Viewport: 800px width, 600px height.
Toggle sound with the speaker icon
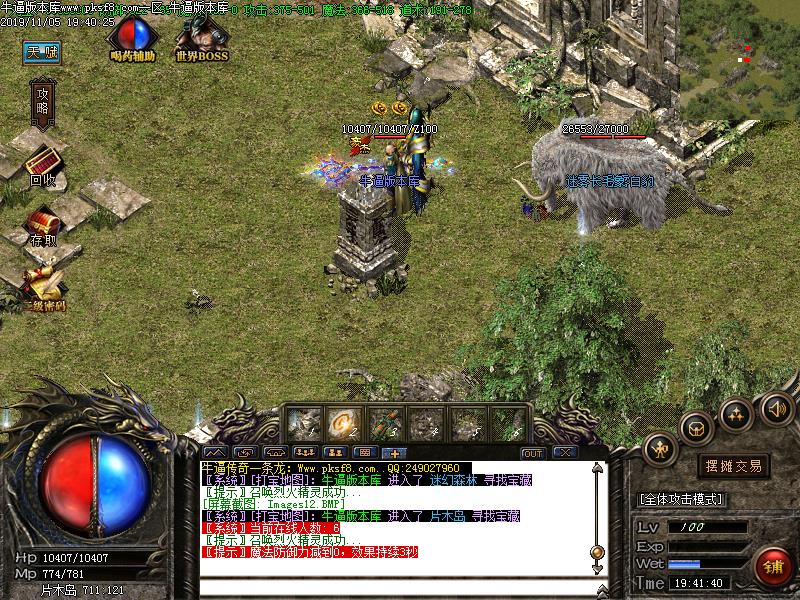coord(776,407)
